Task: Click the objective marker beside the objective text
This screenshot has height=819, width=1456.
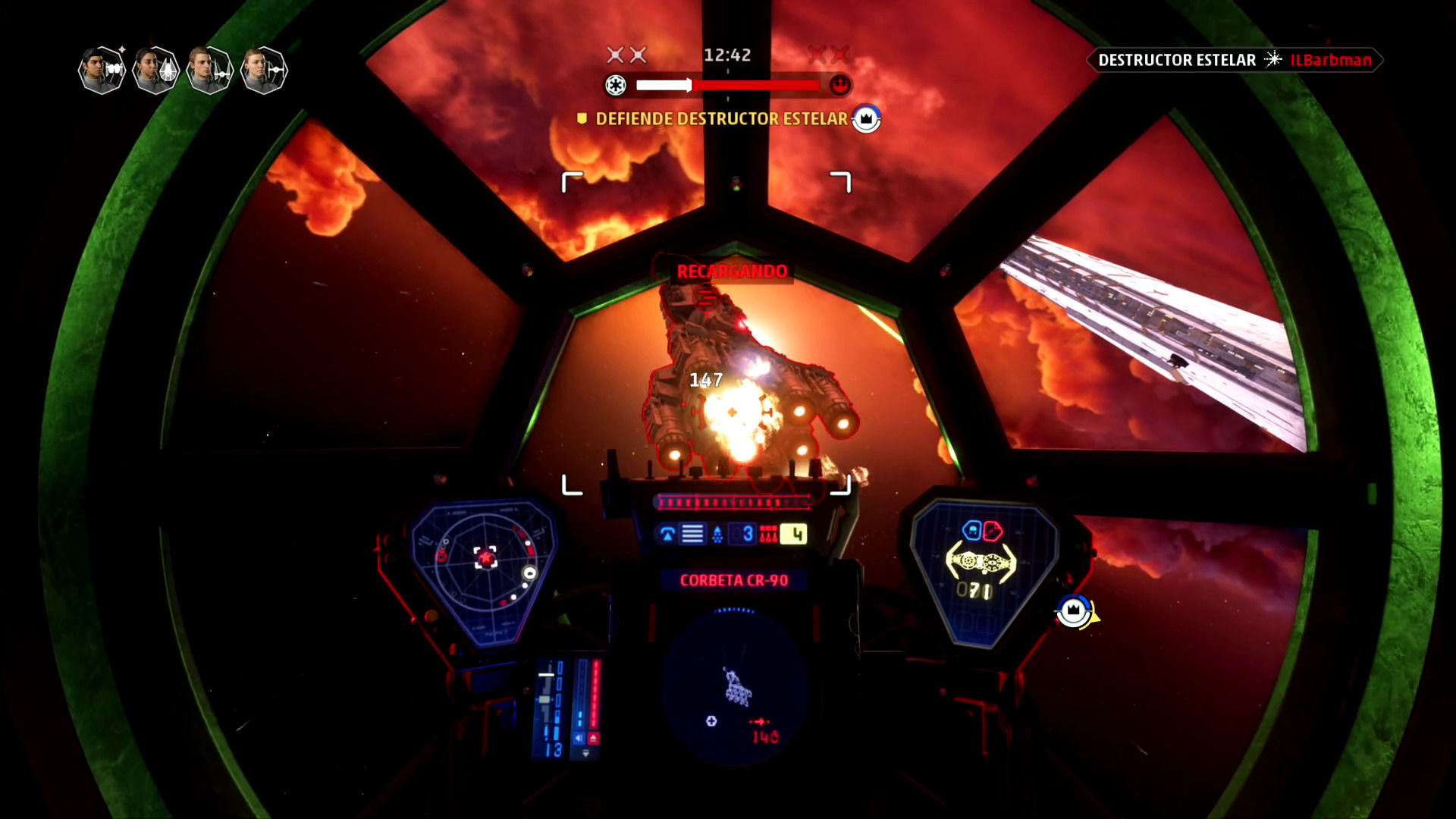Action: (x=866, y=119)
